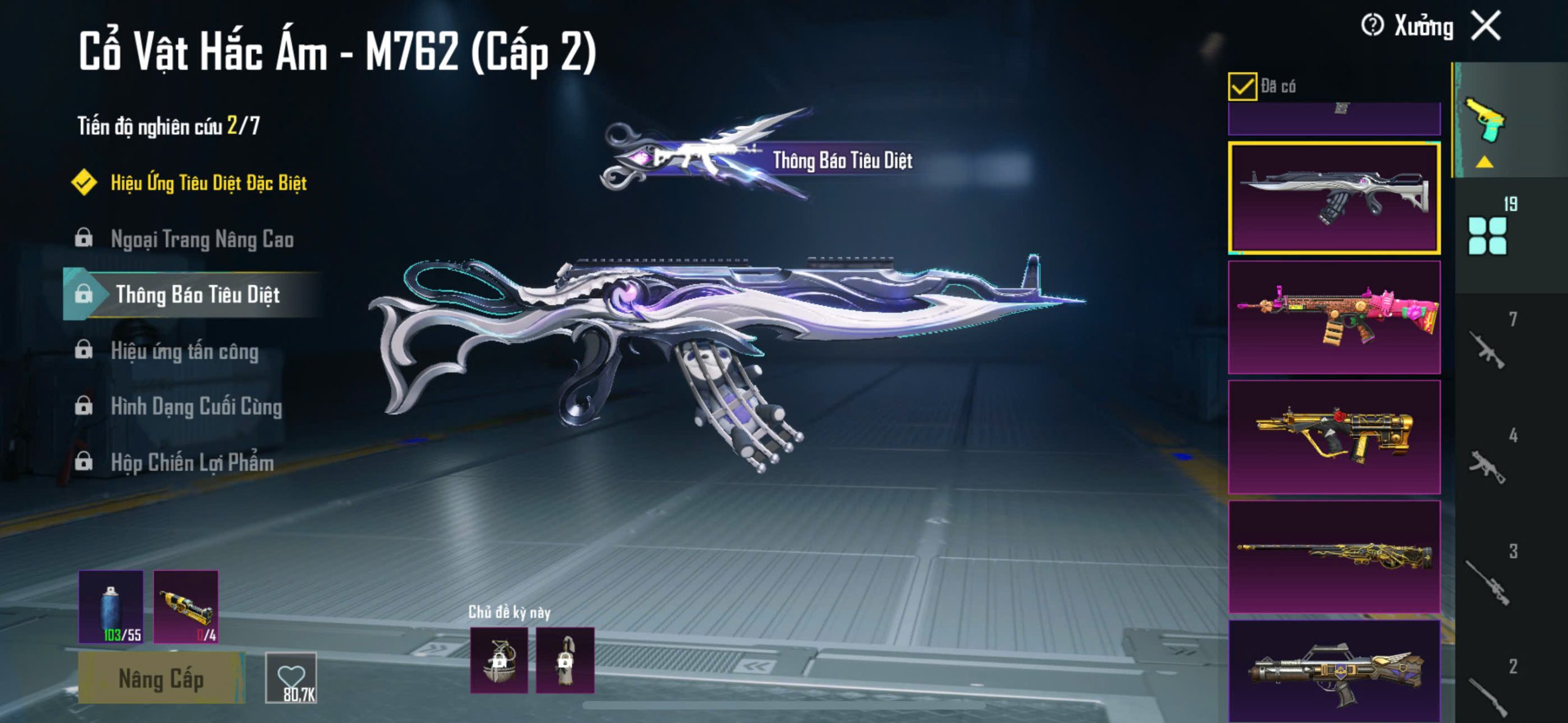Inspect the gold gun material slot

186,607
